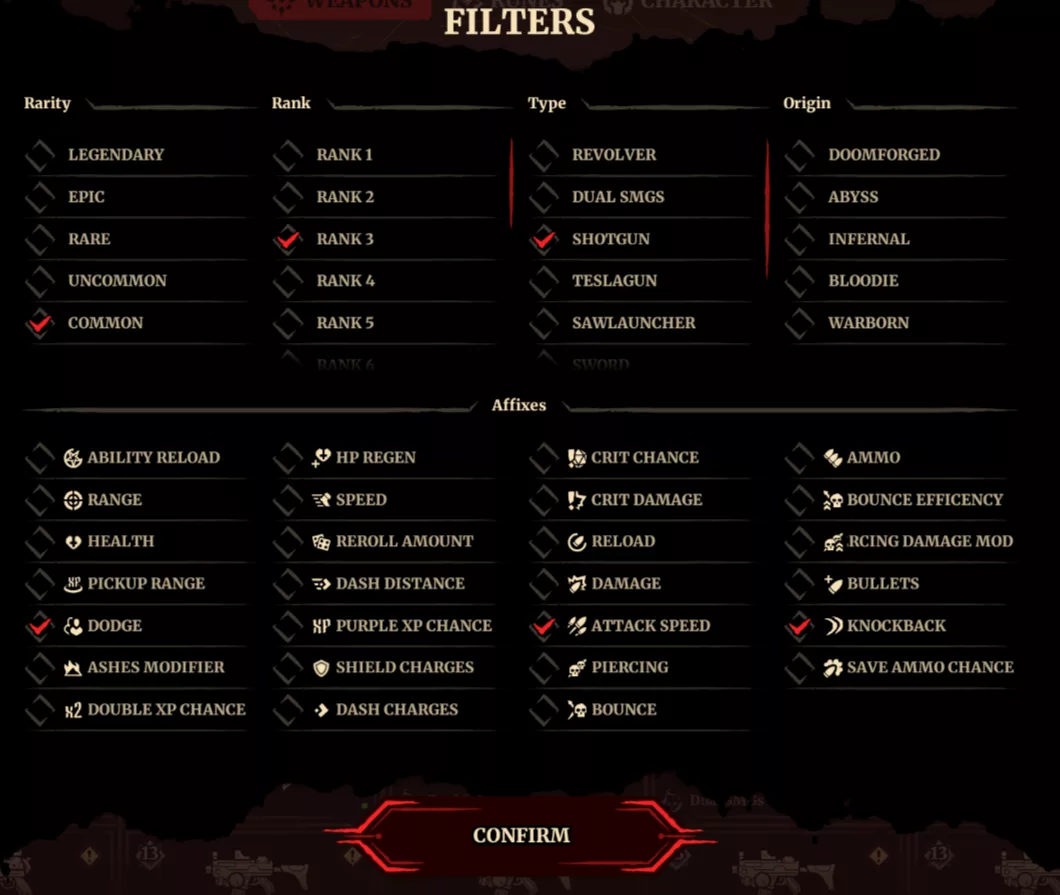
Task: Toggle the Warborn origin checkbox
Action: click(800, 323)
